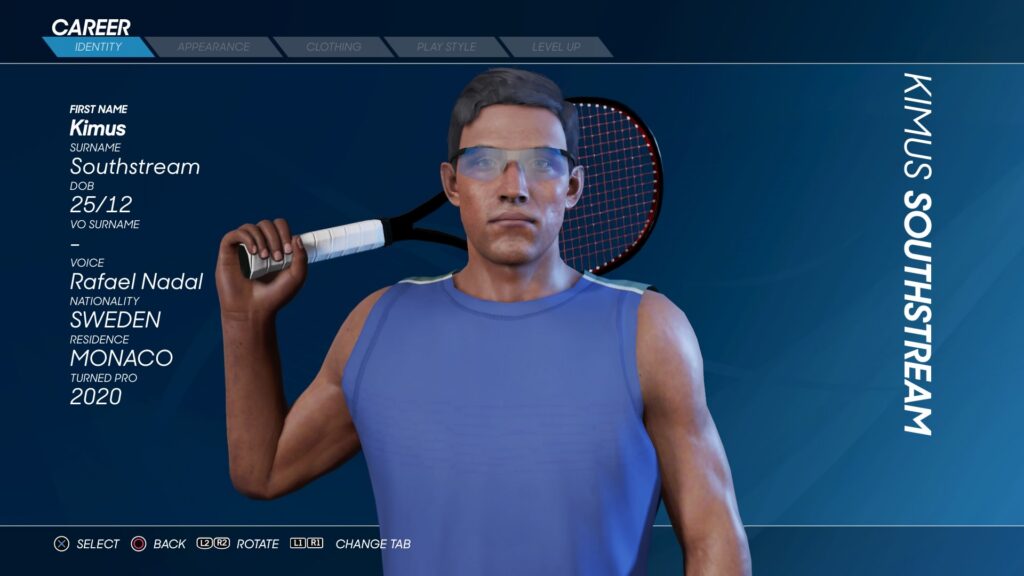The image size is (1024, 576).
Task: Change the Rafael Nadal voice option
Action: 136,282
